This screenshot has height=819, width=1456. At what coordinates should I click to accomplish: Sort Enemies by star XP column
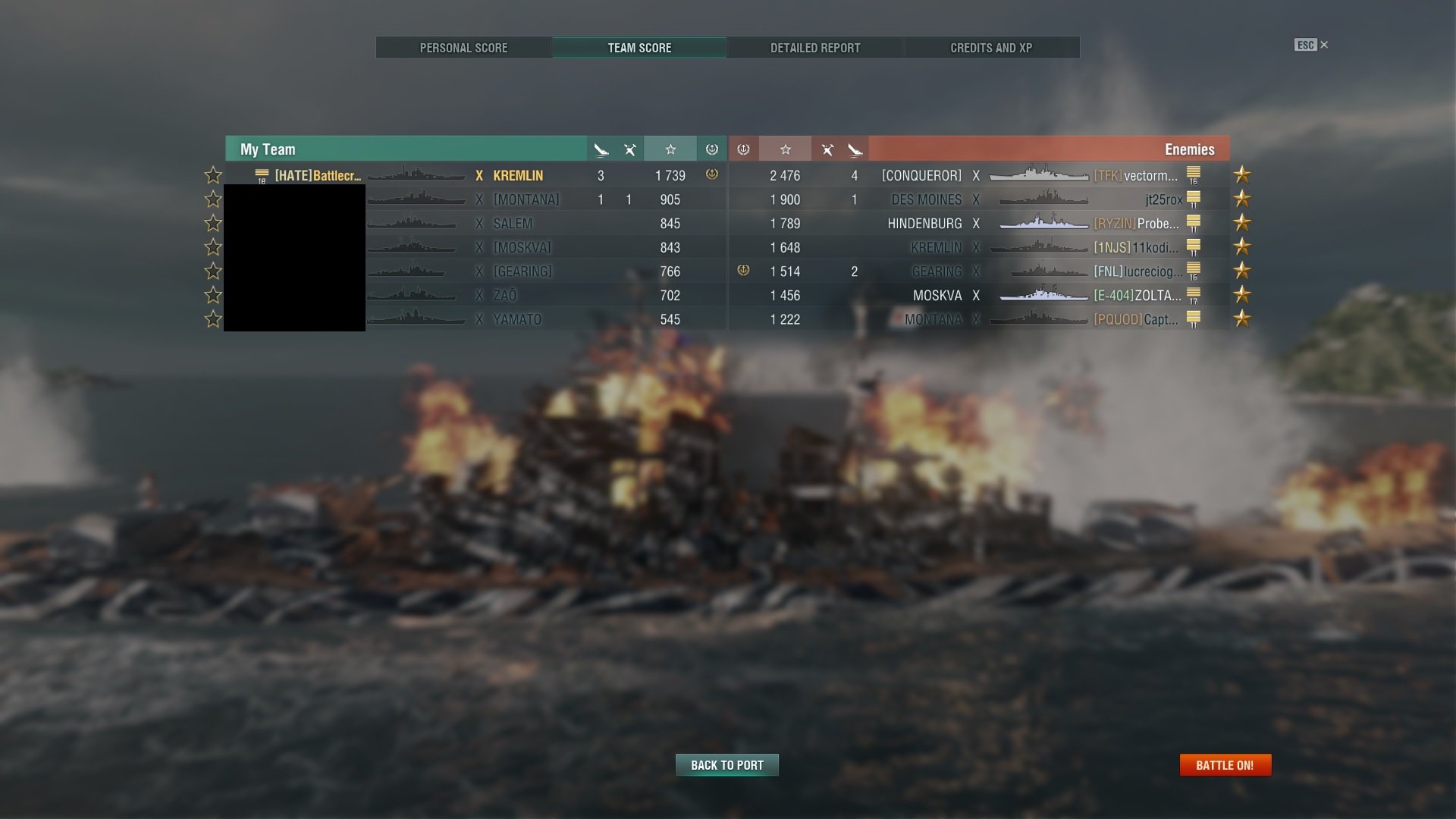(x=786, y=149)
